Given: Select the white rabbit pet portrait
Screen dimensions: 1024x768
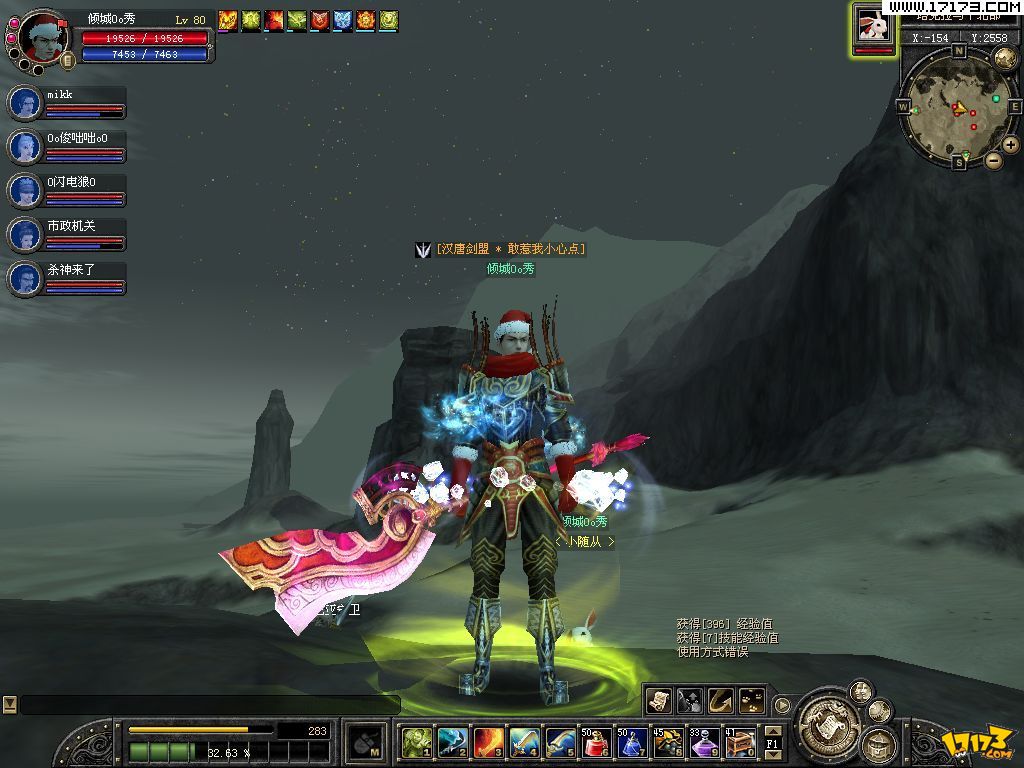Looking at the screenshot, I should click(x=874, y=27).
